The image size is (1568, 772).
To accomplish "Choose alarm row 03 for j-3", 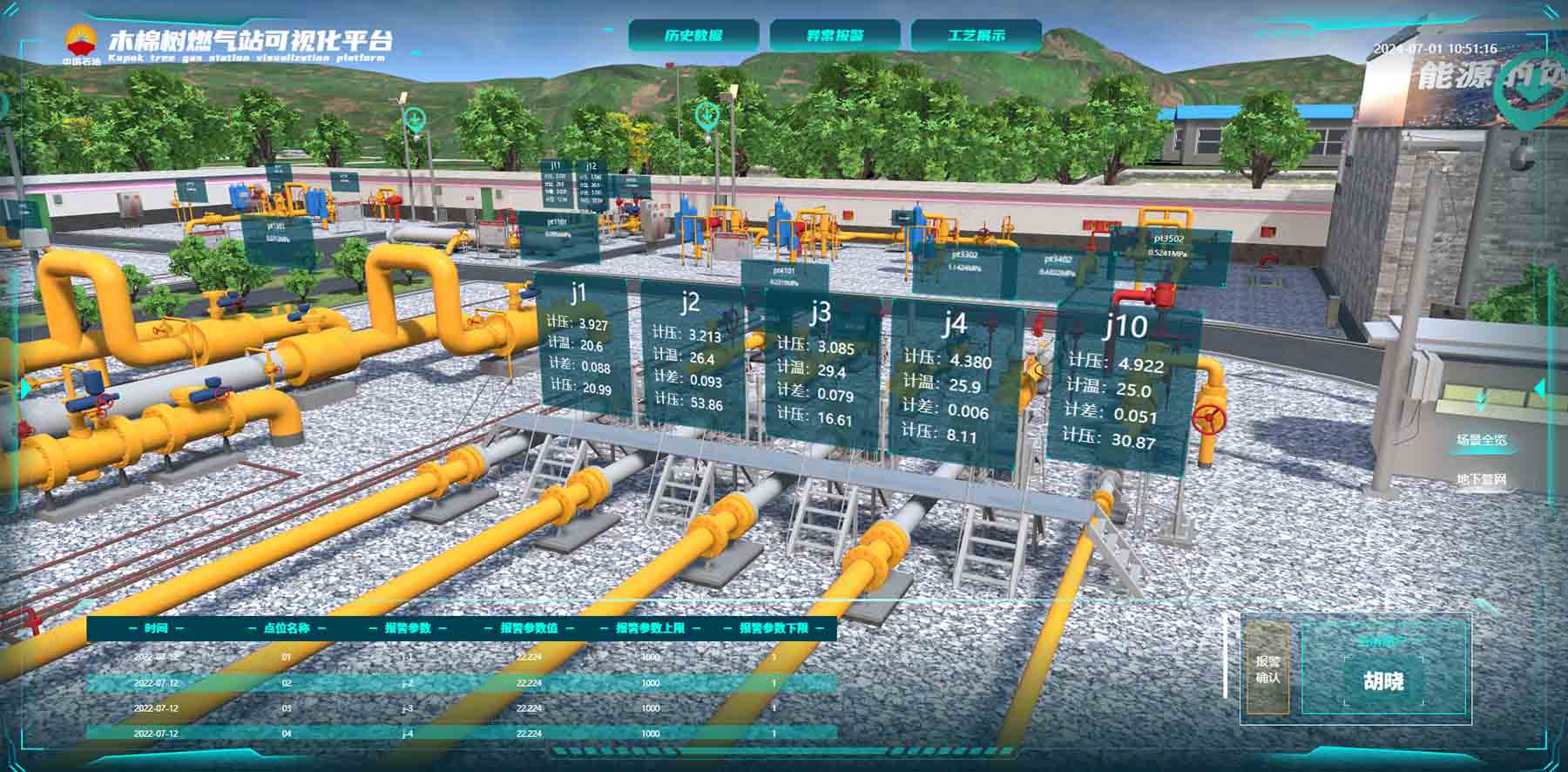I will coord(462,708).
